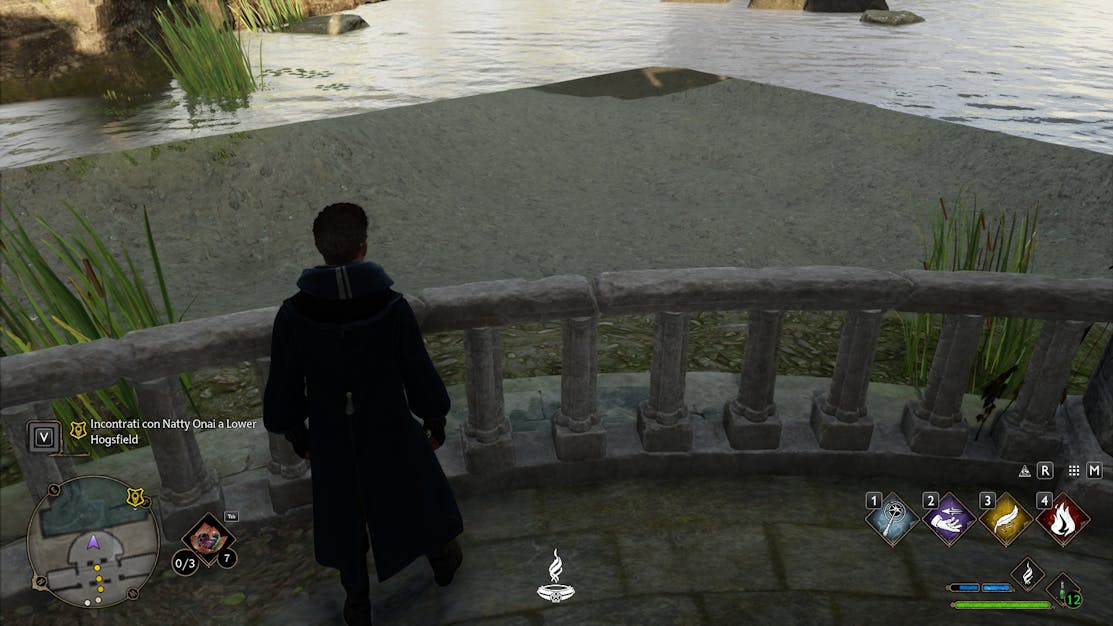Click the Natty Onai quest objective tracker
The height and width of the screenshot is (626, 1113).
point(172,431)
